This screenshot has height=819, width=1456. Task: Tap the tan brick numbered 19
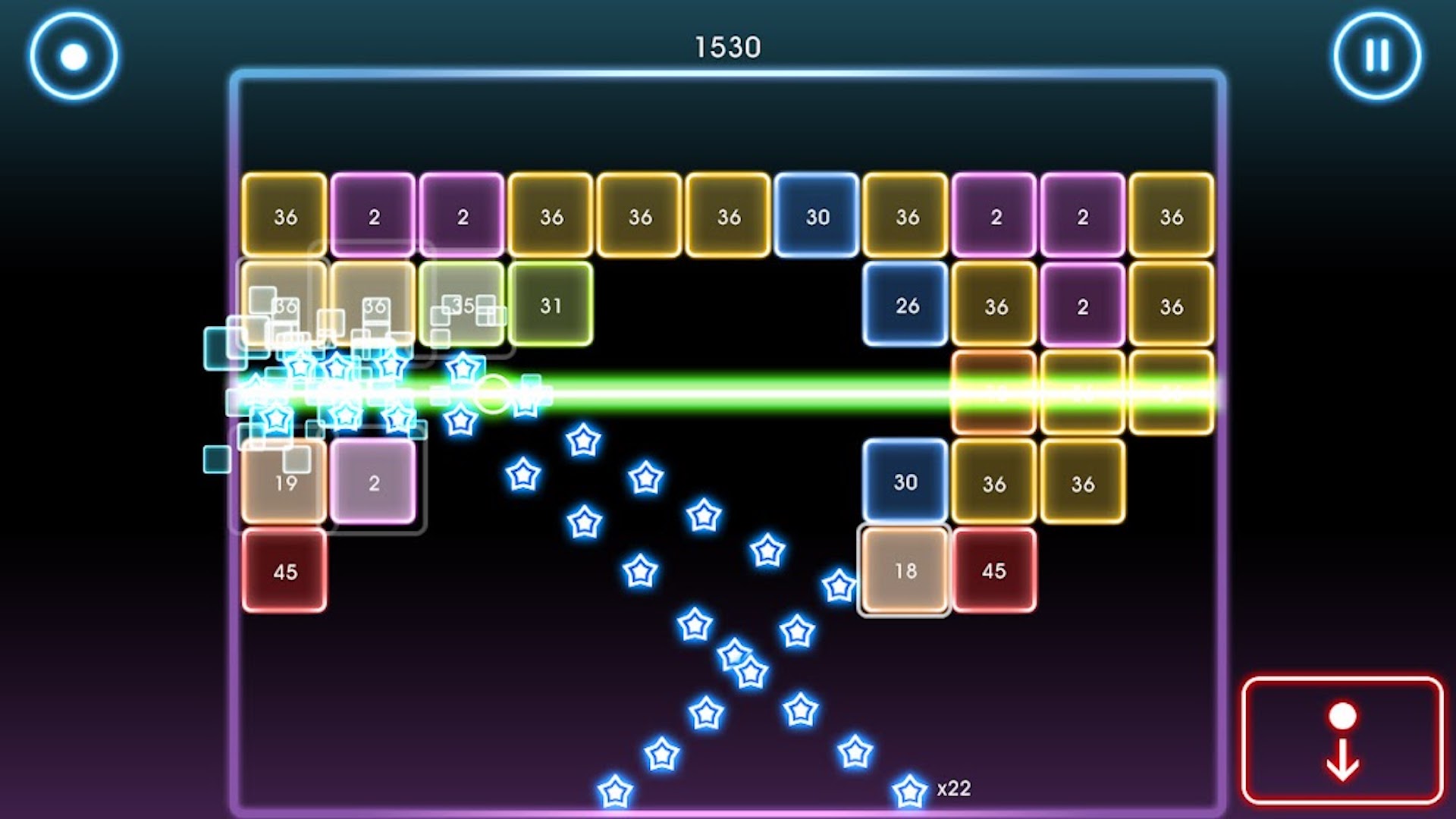(x=285, y=481)
